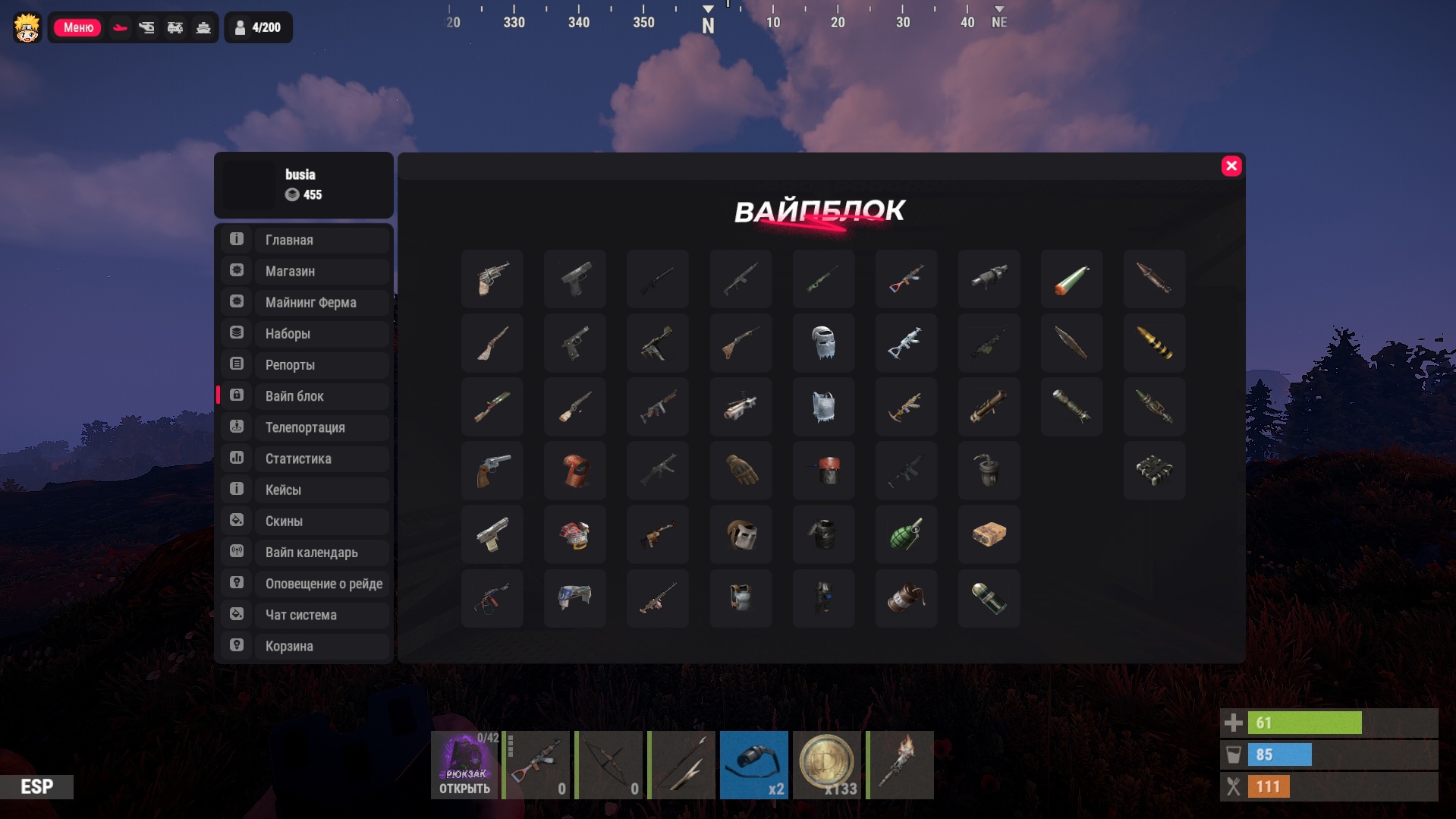Open the Чат система settings

click(305, 615)
